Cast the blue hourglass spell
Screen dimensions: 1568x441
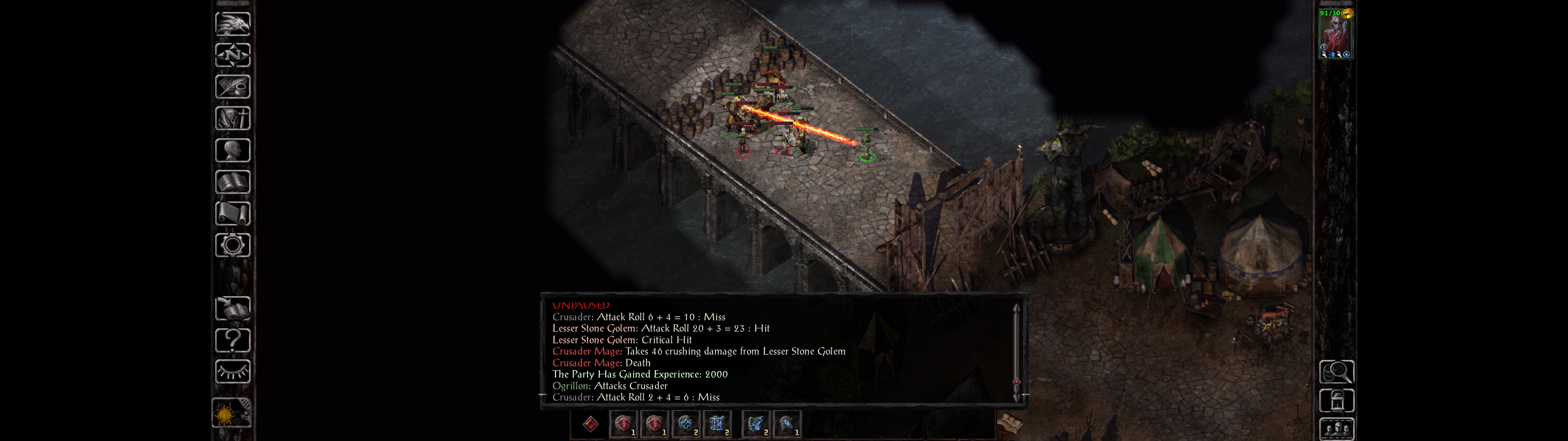pyautogui.click(x=717, y=424)
